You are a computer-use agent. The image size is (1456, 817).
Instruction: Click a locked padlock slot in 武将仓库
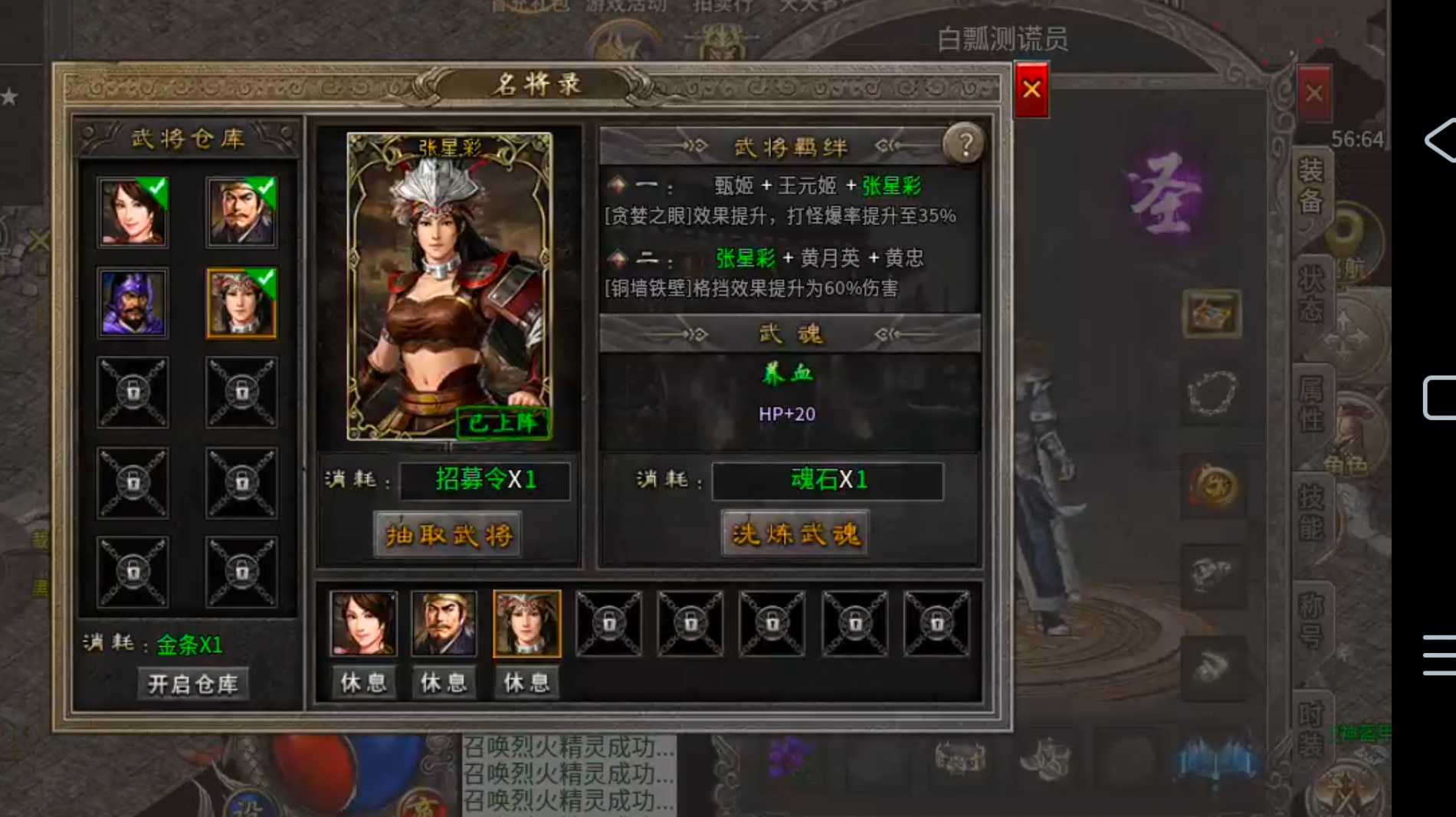[133, 393]
